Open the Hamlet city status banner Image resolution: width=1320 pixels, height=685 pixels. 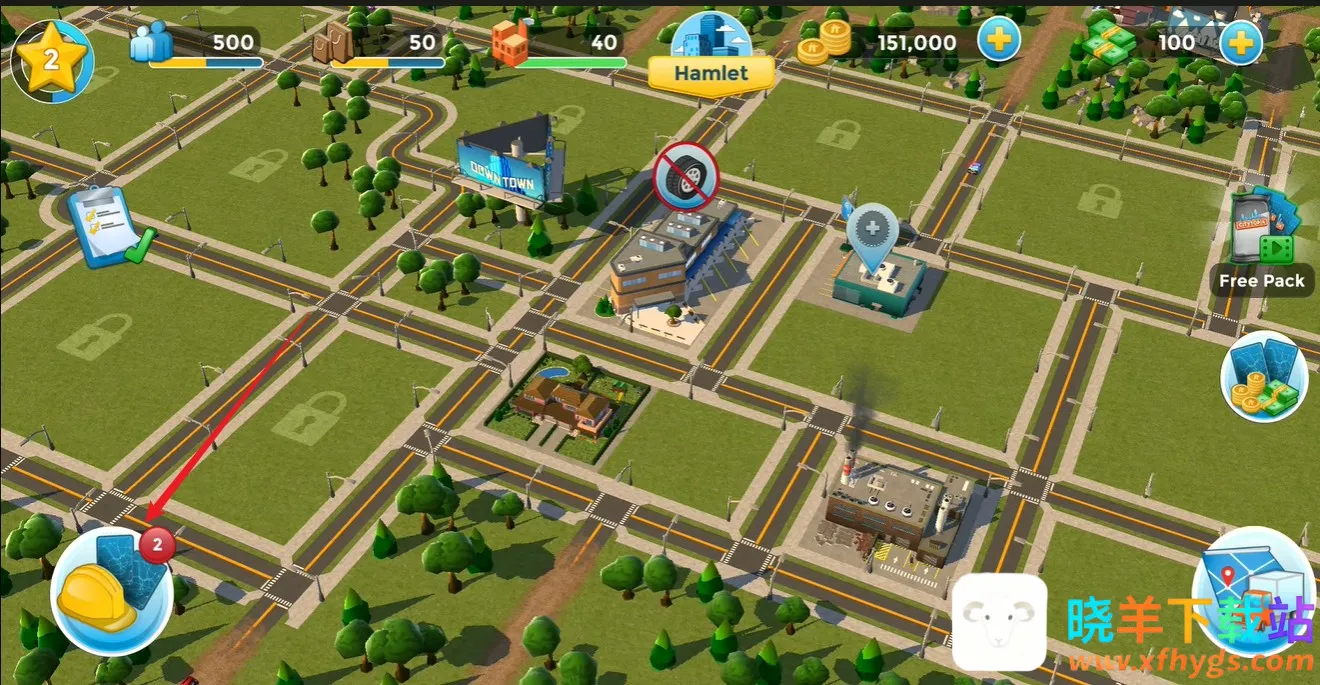pyautogui.click(x=711, y=72)
